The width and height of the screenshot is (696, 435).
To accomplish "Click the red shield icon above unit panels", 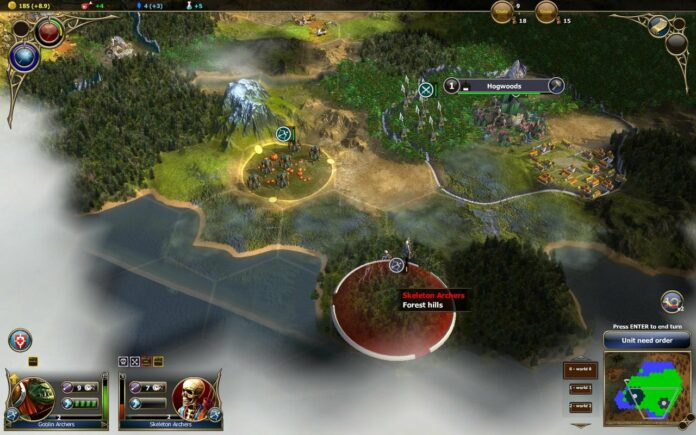I will pos(17,340).
